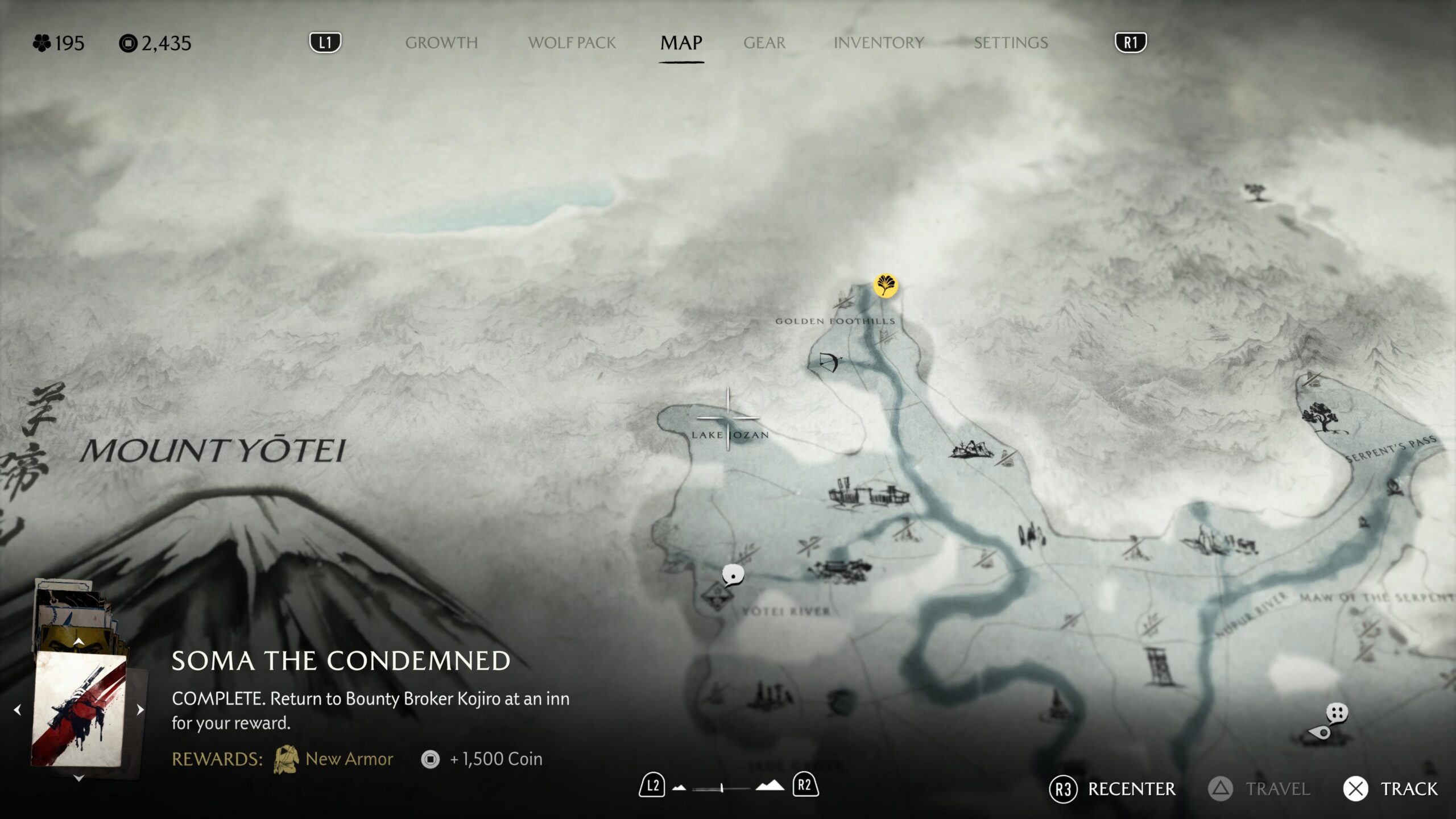Show the previous quest card with left arrow

pyautogui.click(x=18, y=710)
